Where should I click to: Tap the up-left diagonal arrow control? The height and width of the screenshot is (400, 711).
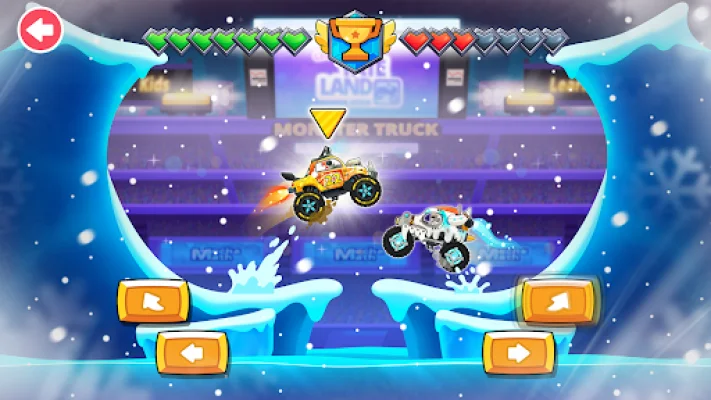pos(153,301)
